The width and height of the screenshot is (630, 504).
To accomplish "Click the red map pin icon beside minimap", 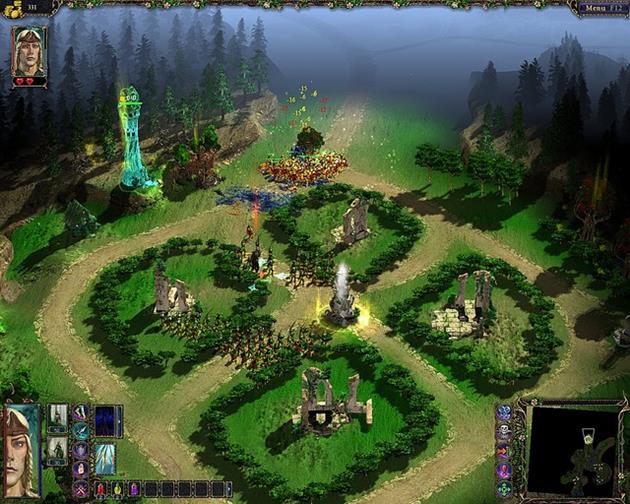I will coord(504,470).
